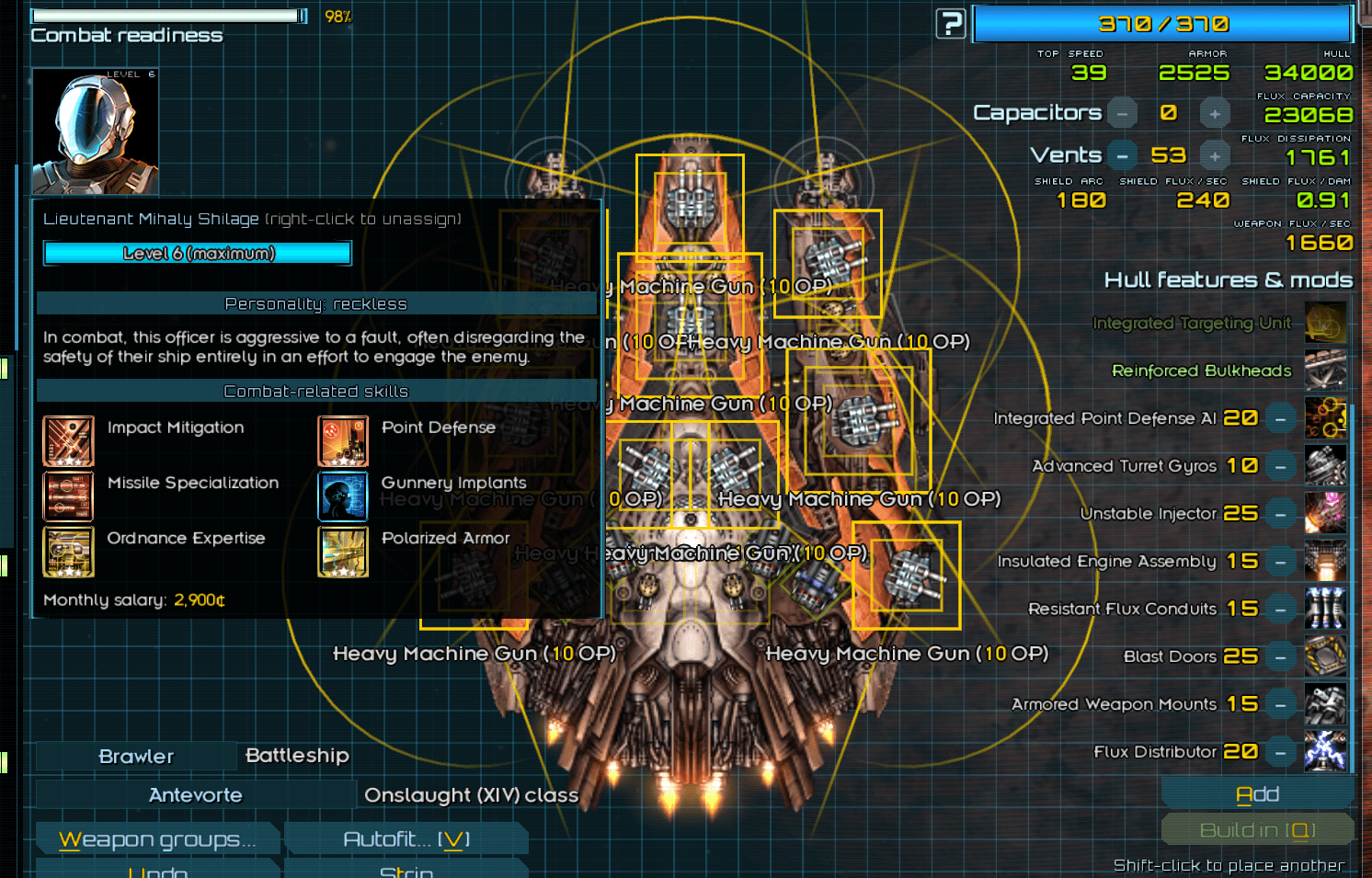Remove Resistant Flux Conduits with its minus
This screenshot has height=878, width=1372.
click(1281, 609)
